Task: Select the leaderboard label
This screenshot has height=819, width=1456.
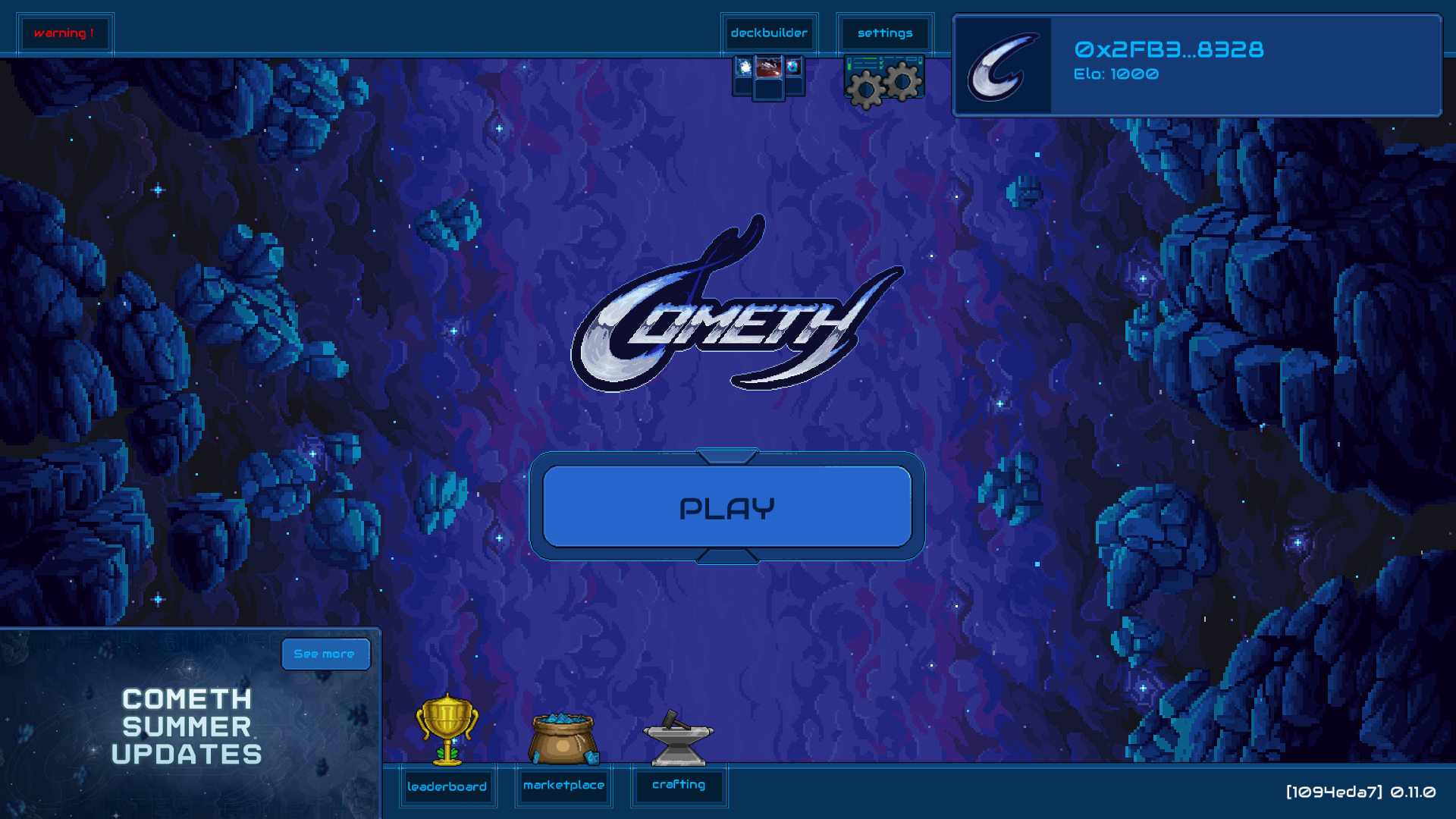Action: click(x=448, y=787)
